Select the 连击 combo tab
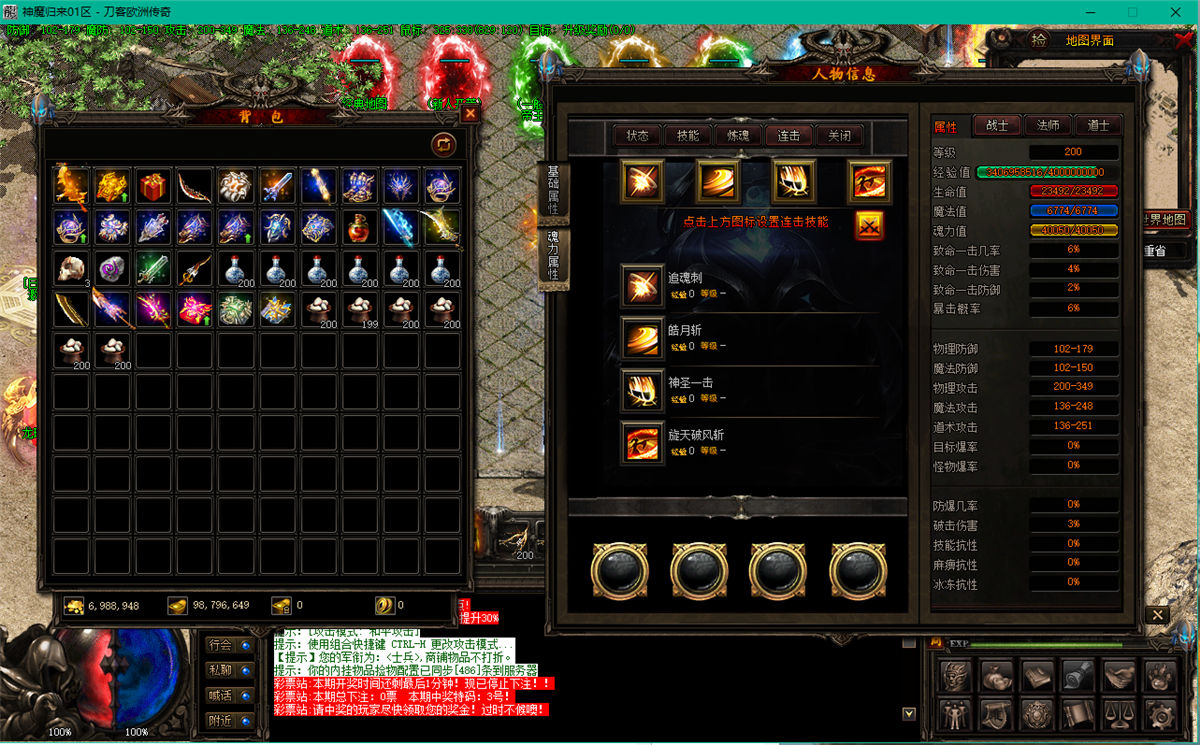Image resolution: width=1200 pixels, height=745 pixels. [789, 136]
